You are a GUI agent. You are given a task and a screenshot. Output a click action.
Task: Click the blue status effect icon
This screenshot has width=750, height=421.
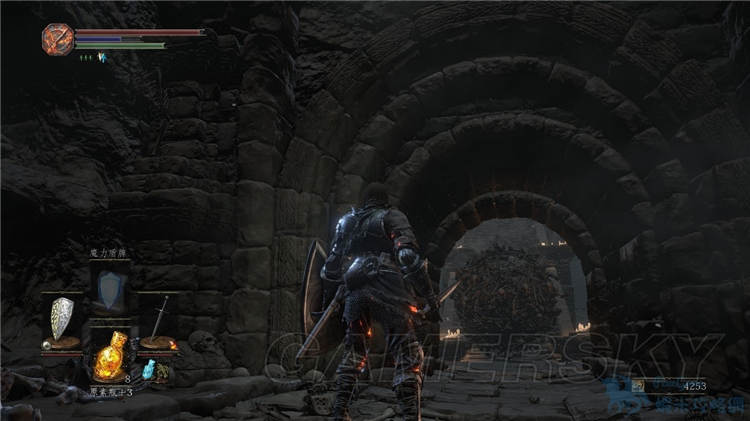click(x=101, y=57)
